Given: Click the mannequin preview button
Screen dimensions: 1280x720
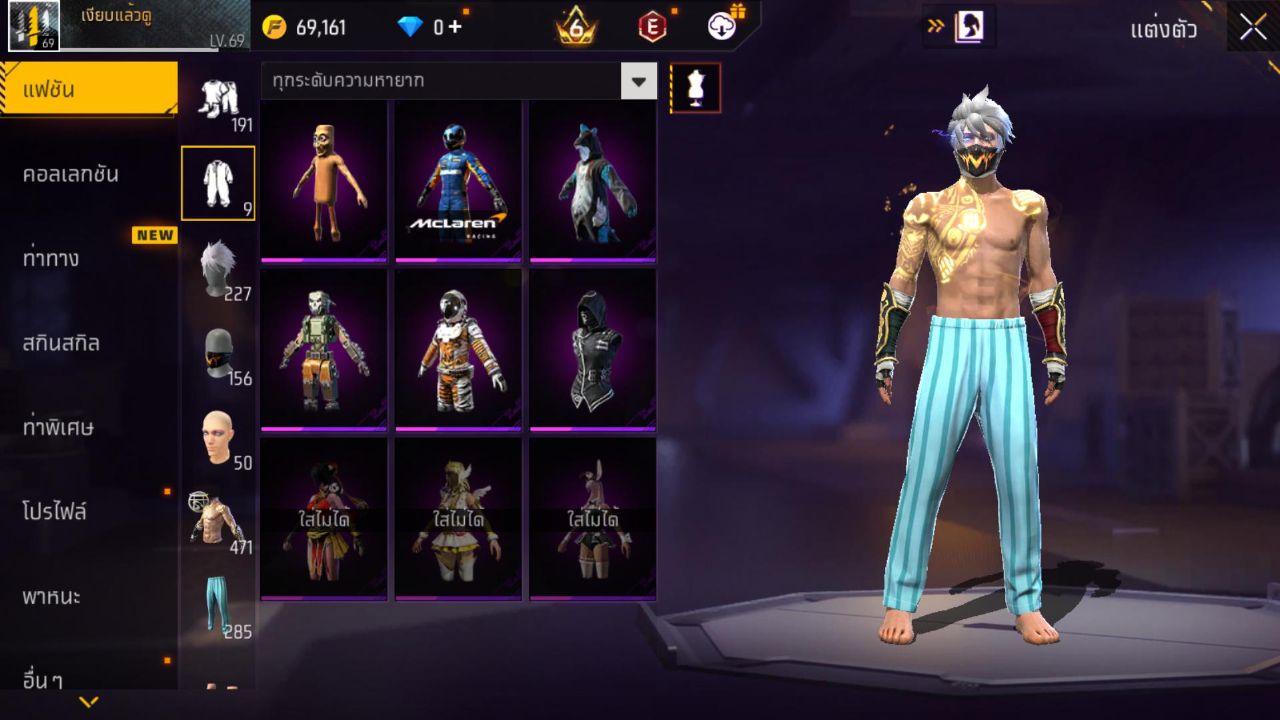Looking at the screenshot, I should [695, 88].
